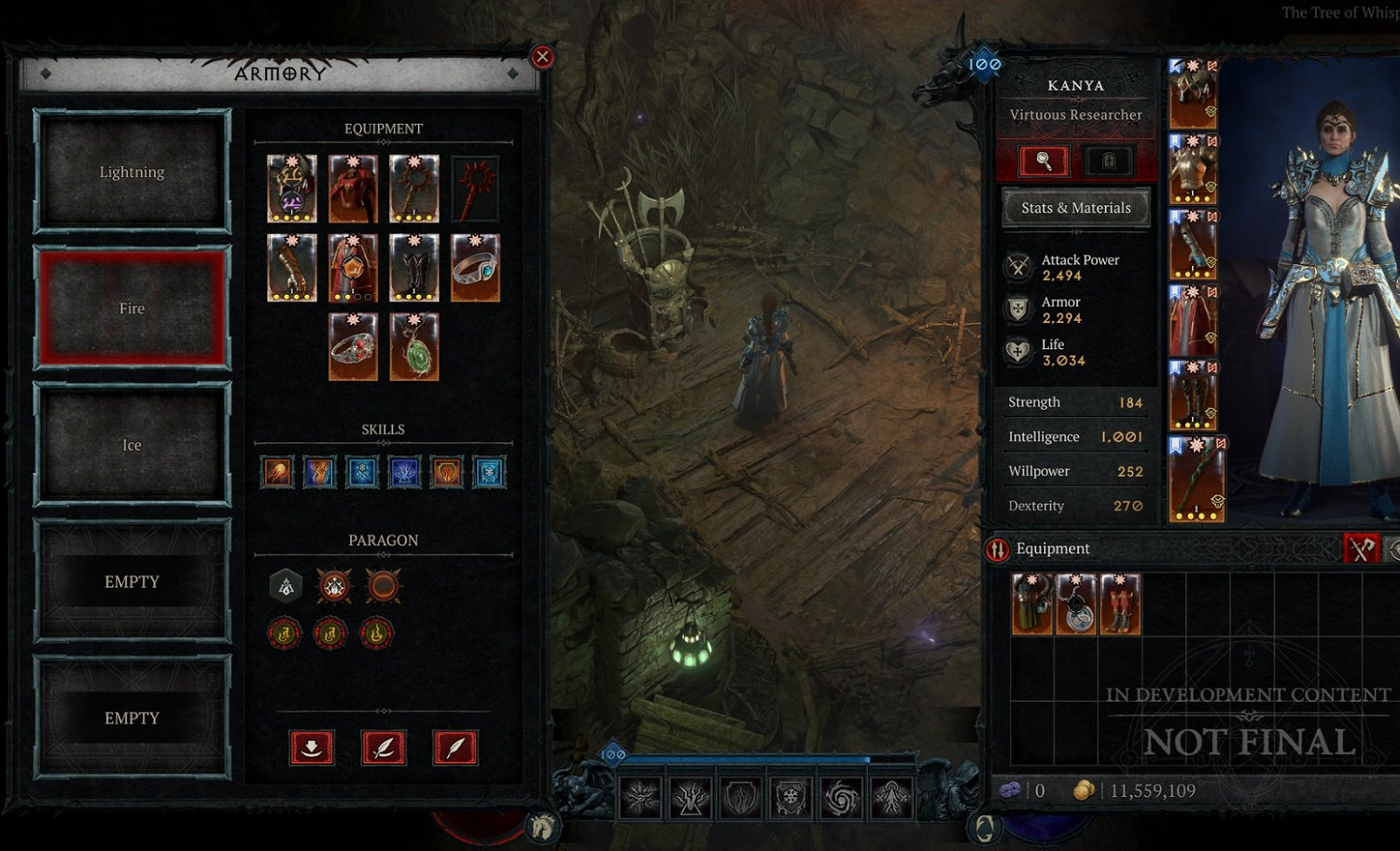Click the hexagonal paragon board icon

point(287,586)
